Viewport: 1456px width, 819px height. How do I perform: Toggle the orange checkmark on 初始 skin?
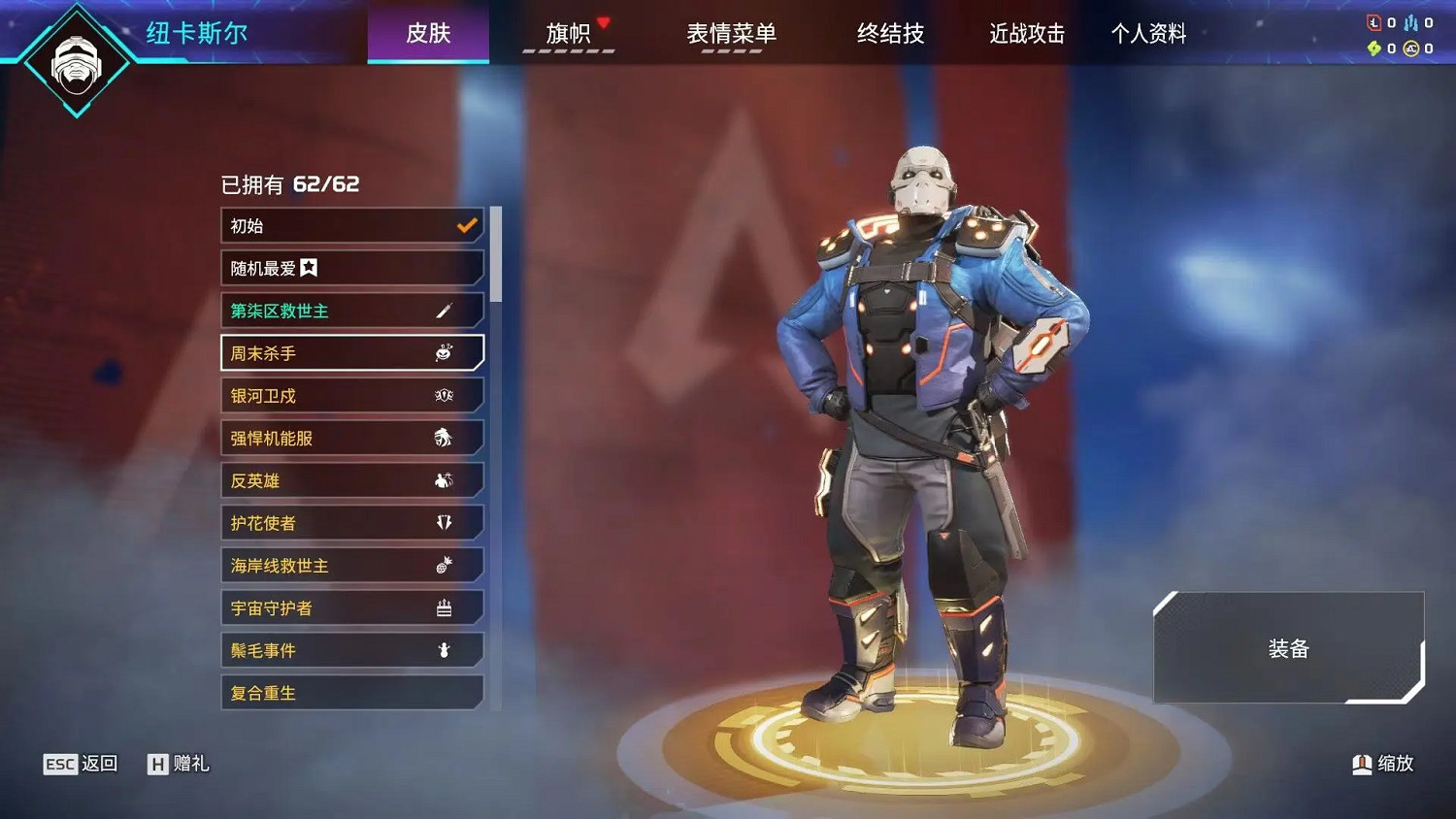coord(466,225)
